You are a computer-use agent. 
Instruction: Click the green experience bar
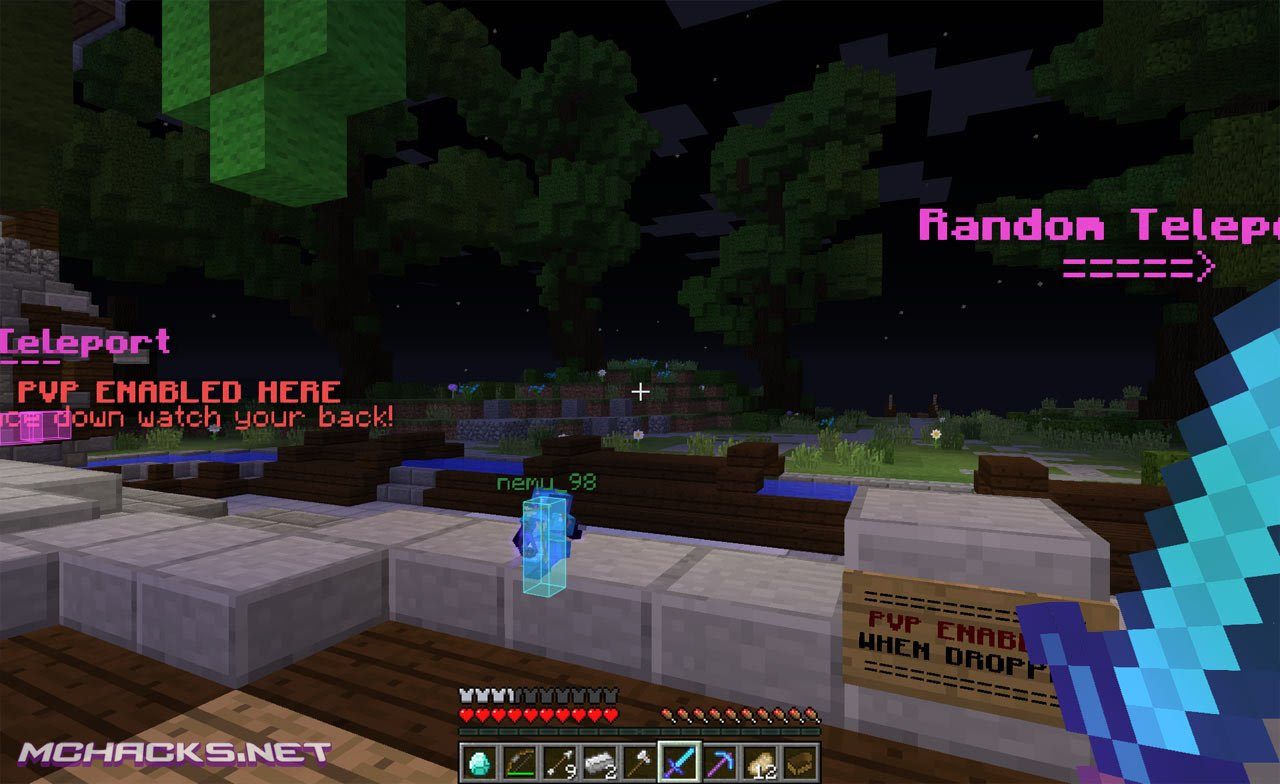(640, 730)
